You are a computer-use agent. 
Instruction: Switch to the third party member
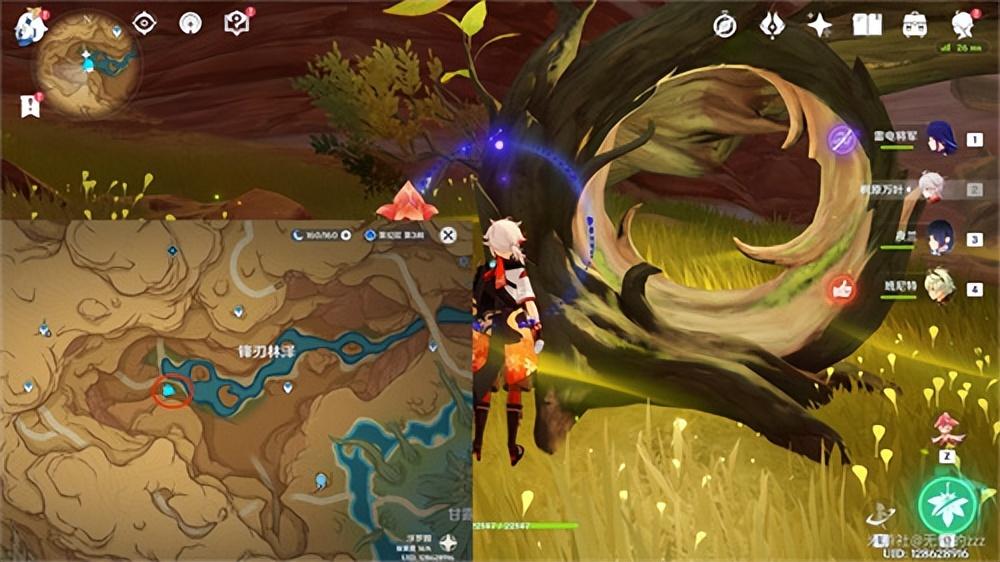click(x=940, y=239)
